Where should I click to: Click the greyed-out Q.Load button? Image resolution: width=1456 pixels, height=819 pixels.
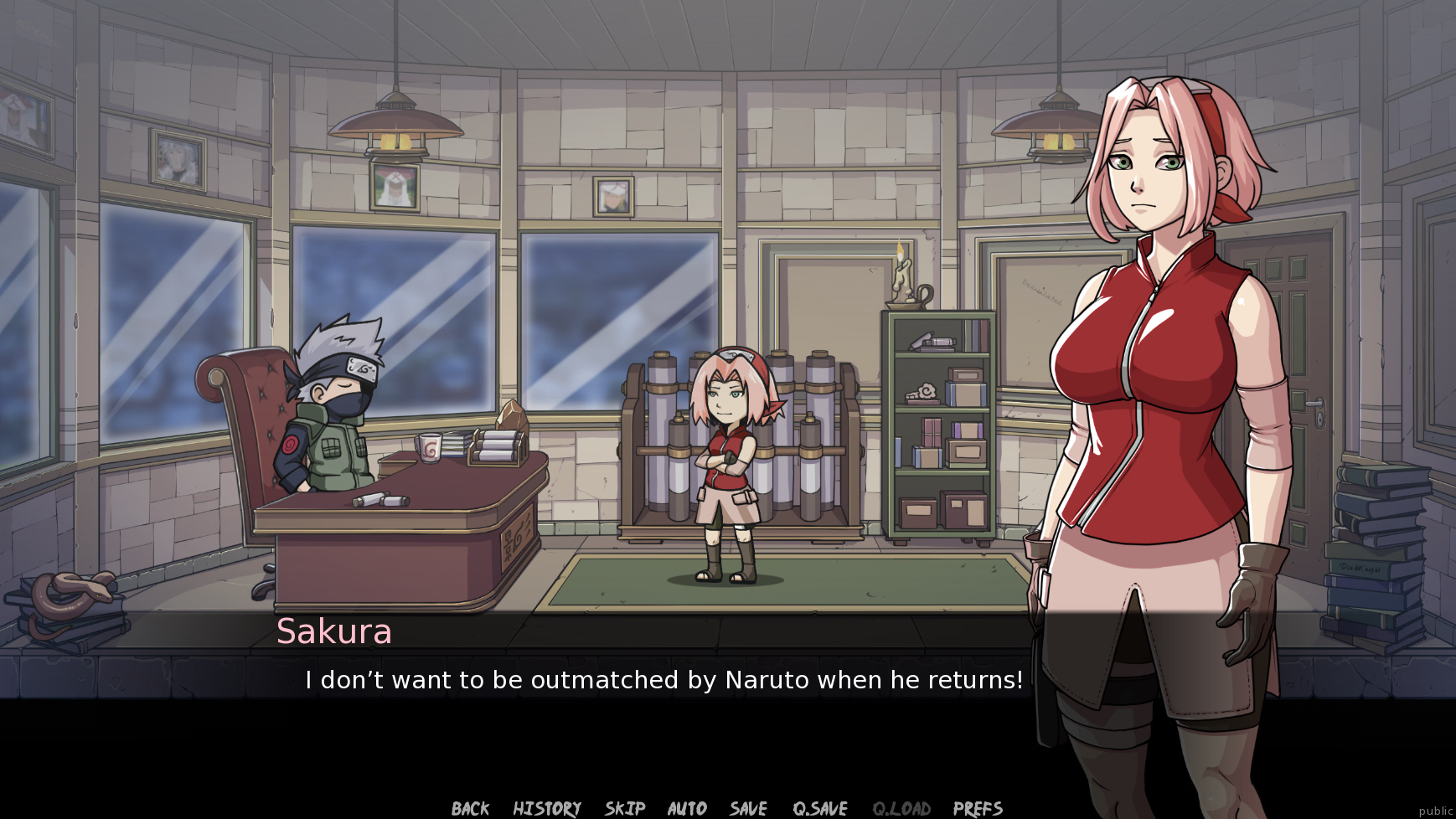(x=901, y=808)
